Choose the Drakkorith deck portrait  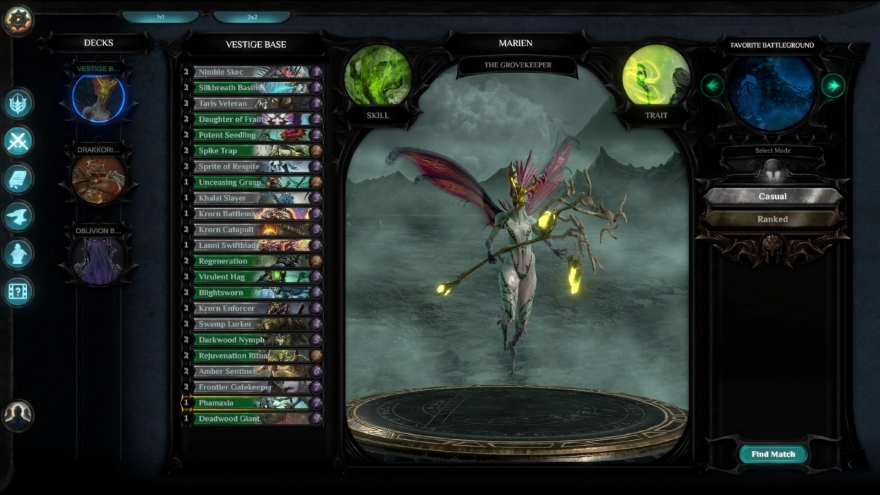click(98, 180)
